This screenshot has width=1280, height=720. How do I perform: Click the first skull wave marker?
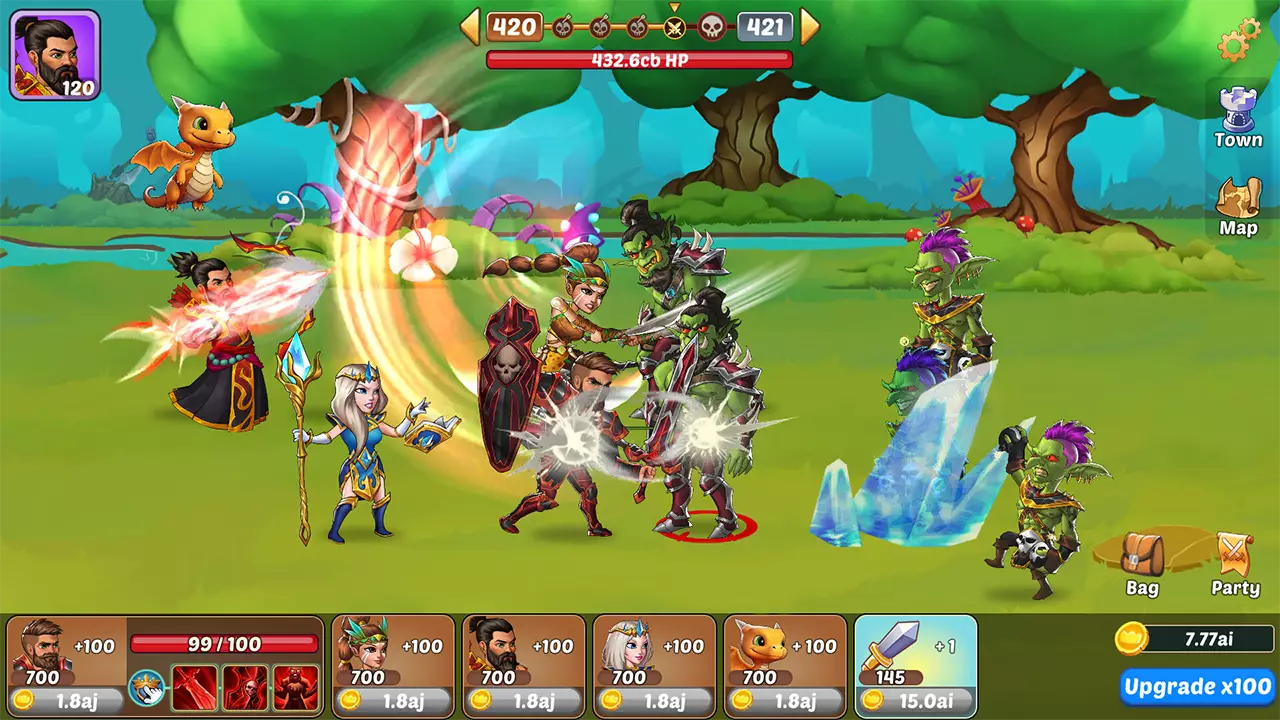point(561,27)
